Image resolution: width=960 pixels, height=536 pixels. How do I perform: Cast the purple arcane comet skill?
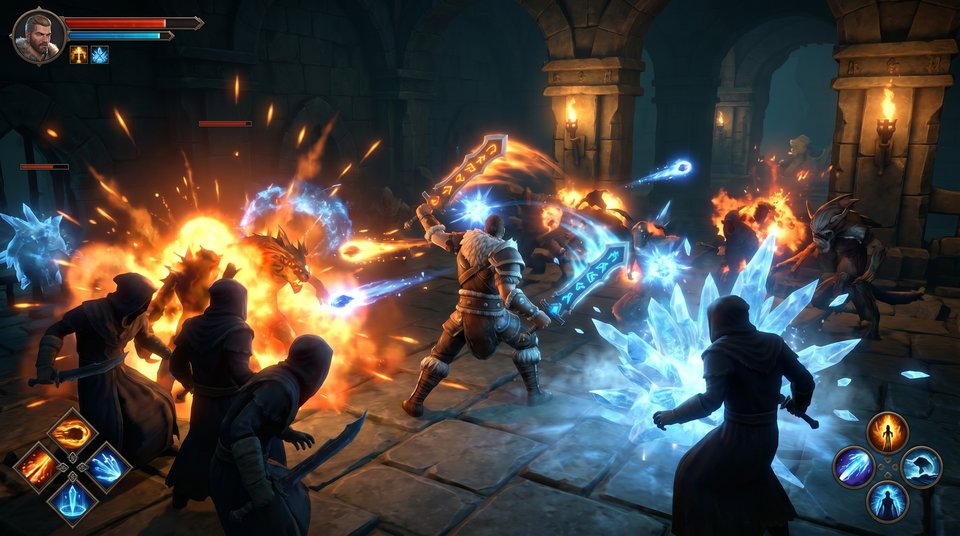[x=854, y=467]
